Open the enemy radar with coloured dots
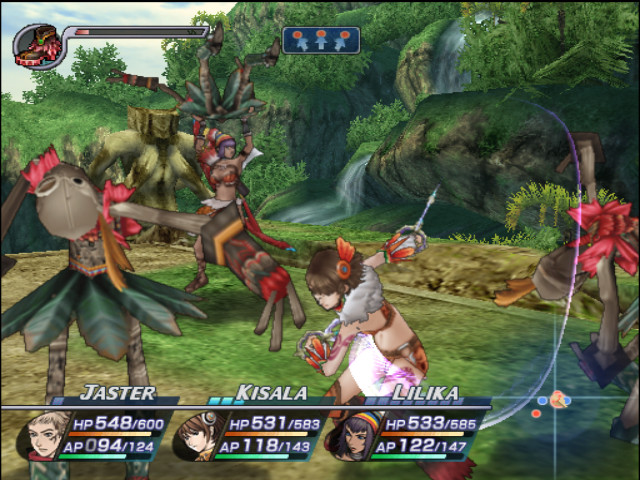 point(553,401)
